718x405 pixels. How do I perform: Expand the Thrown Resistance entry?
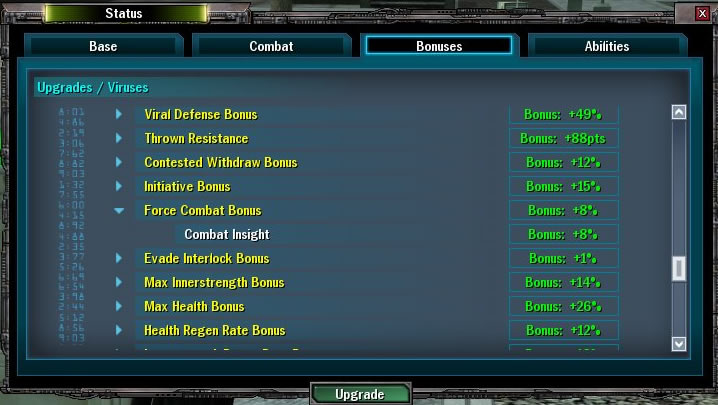tap(119, 138)
